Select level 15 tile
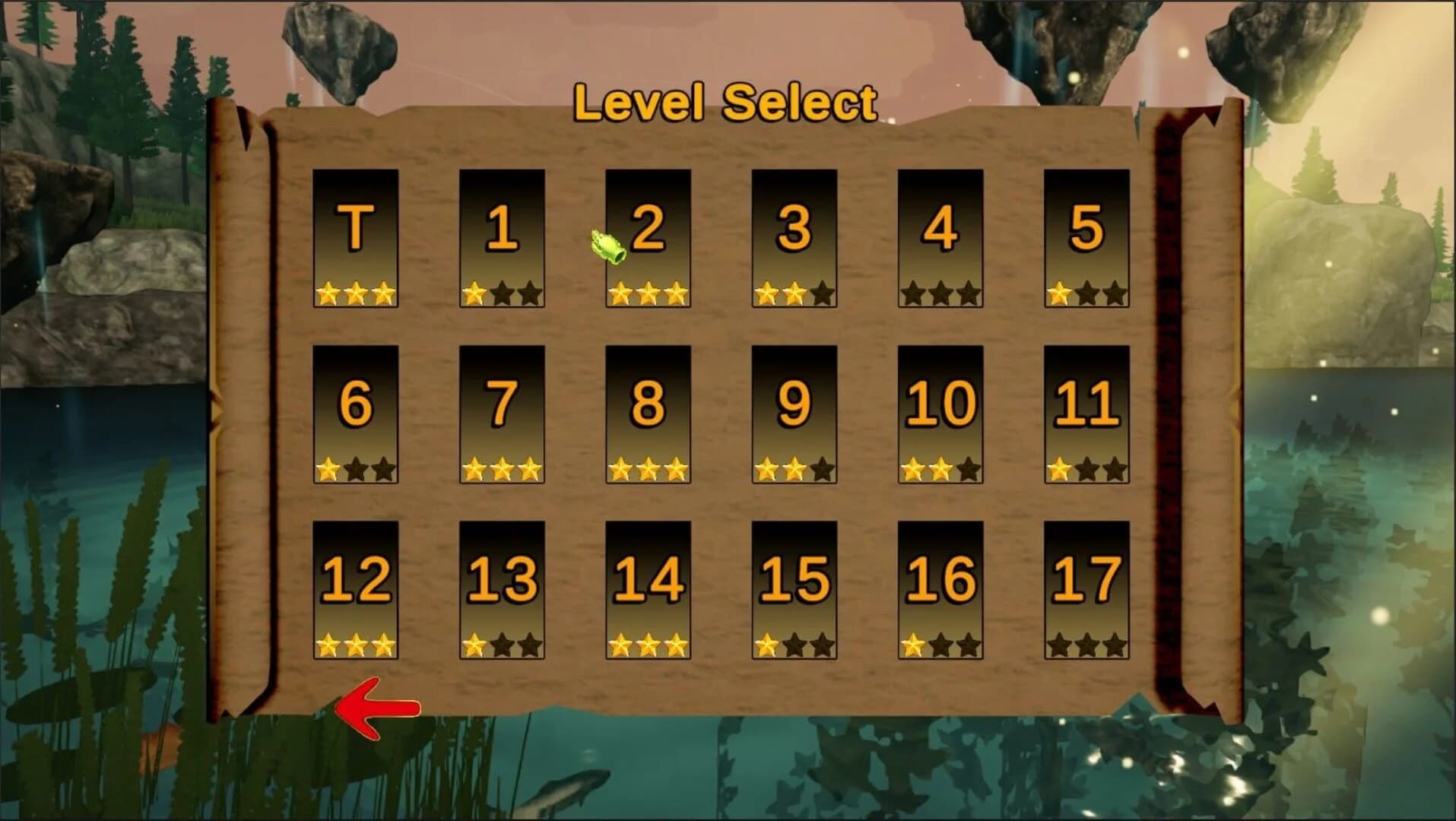1456x821 pixels. tap(793, 589)
